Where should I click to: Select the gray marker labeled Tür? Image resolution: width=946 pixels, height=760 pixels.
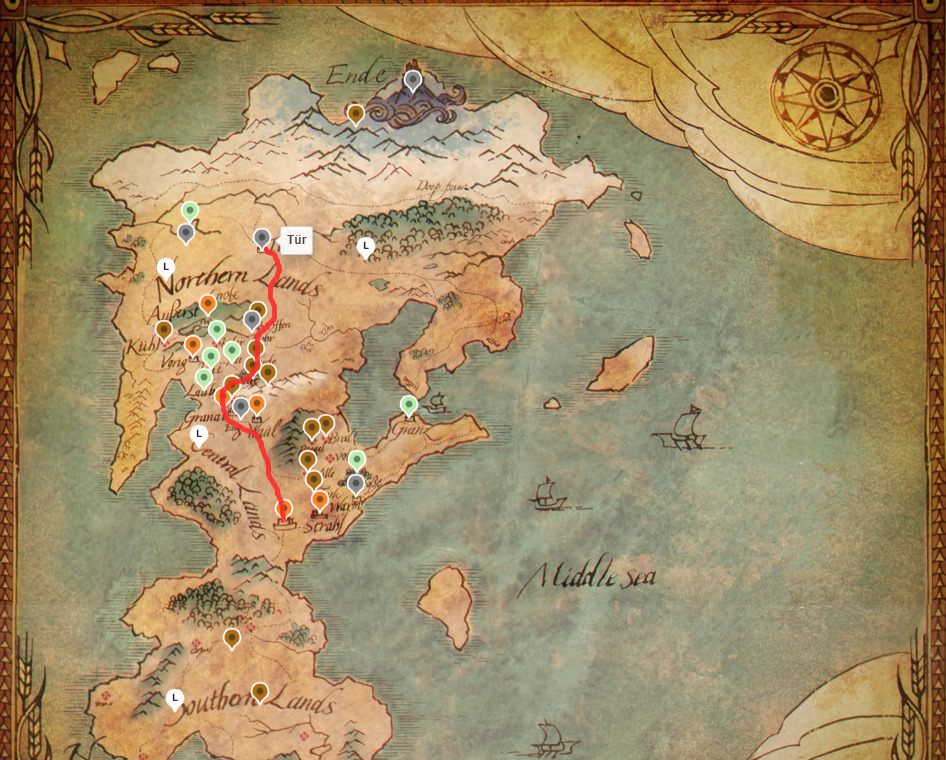click(262, 238)
